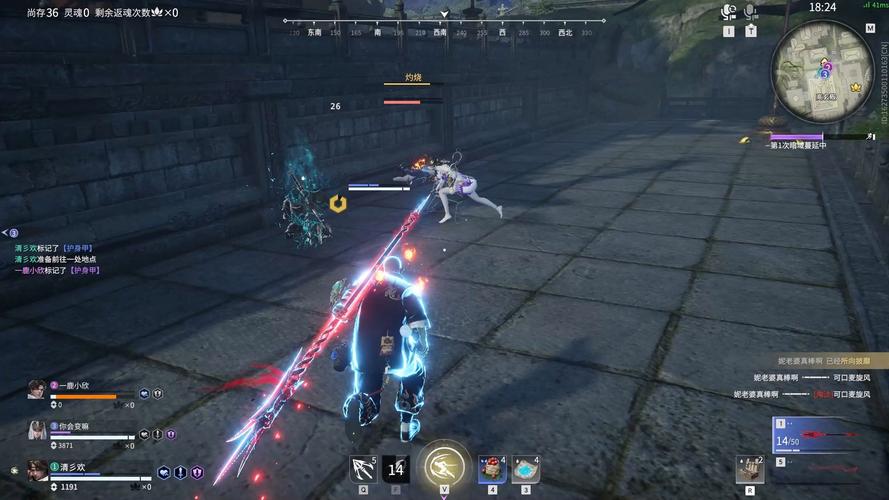Open the circular minimap
The width and height of the screenshot is (889, 500).
click(x=823, y=58)
